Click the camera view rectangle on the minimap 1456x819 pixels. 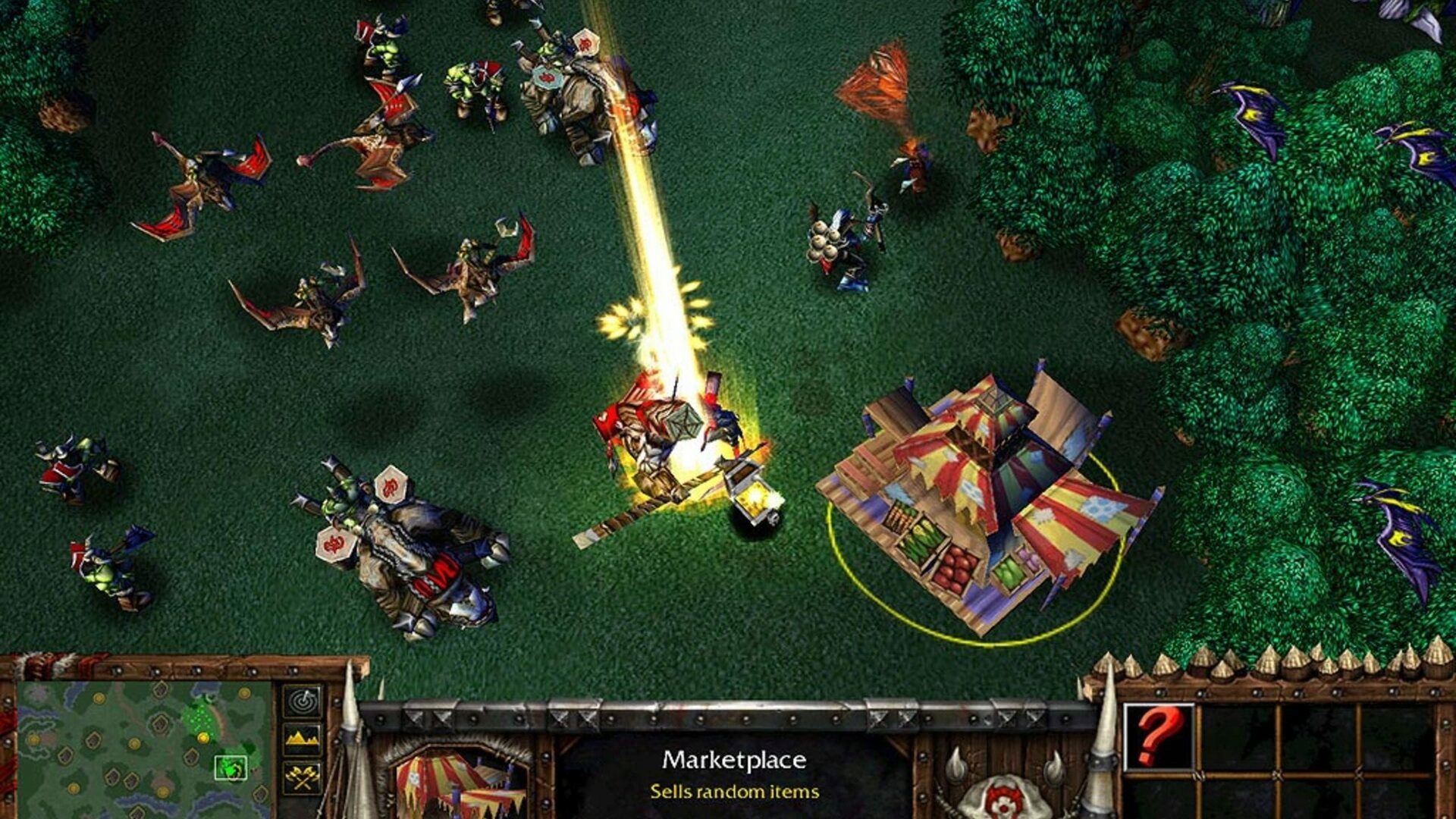tap(231, 767)
